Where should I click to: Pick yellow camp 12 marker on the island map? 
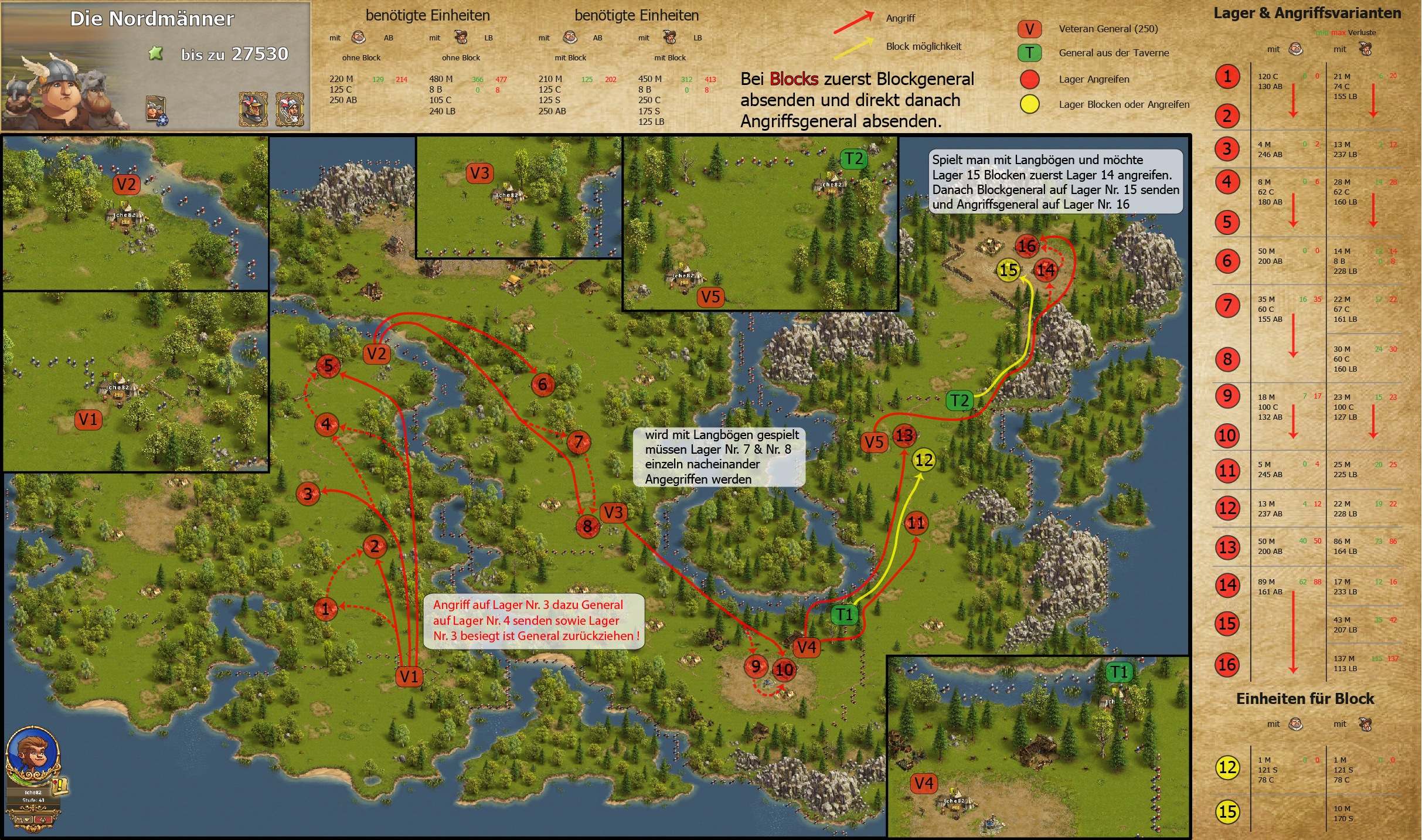(x=924, y=460)
